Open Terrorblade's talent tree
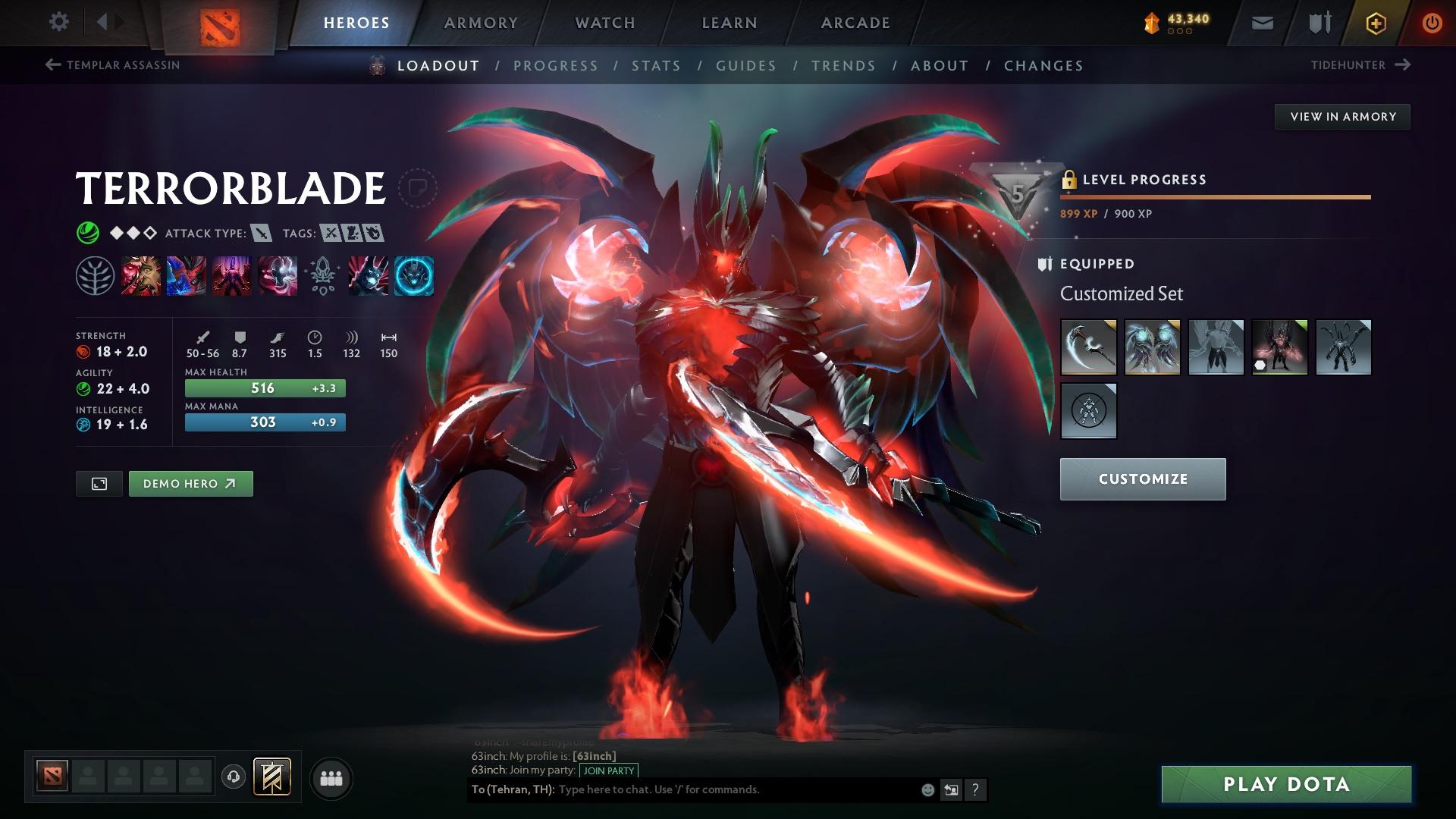 click(x=94, y=275)
